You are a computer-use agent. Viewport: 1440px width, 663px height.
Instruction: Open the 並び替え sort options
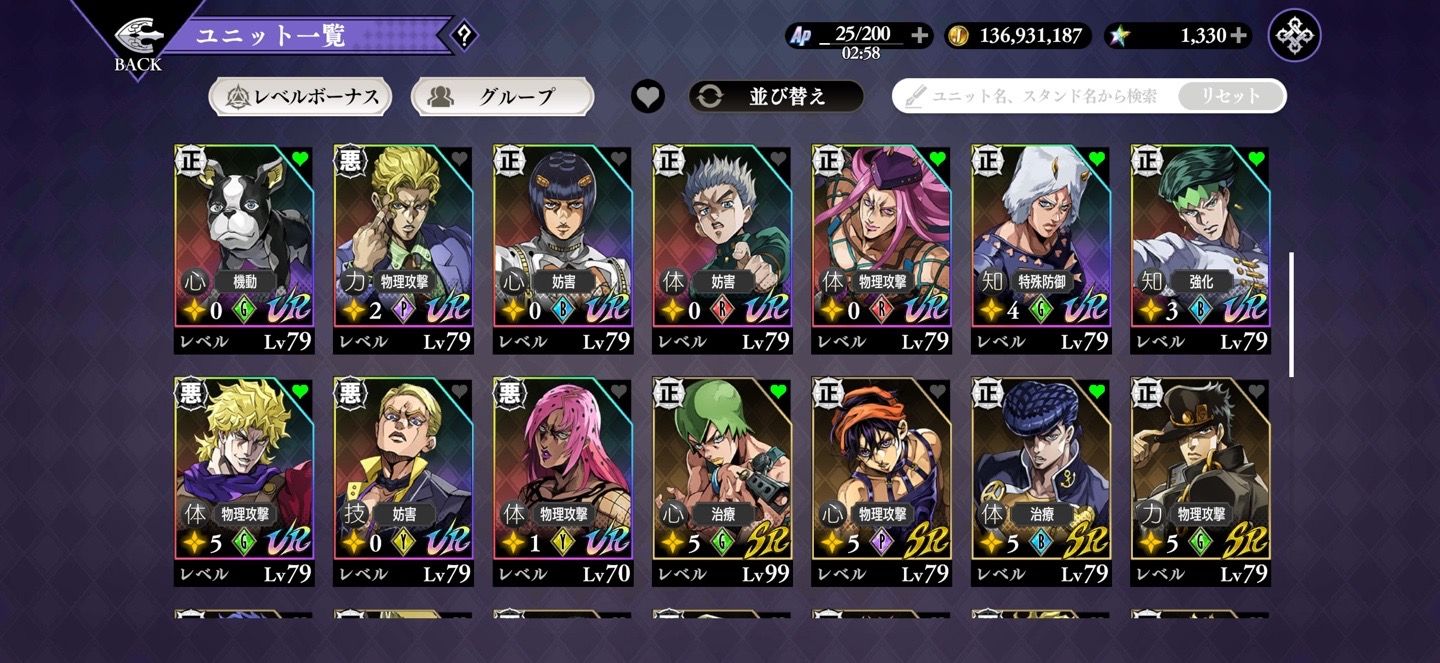pos(776,97)
